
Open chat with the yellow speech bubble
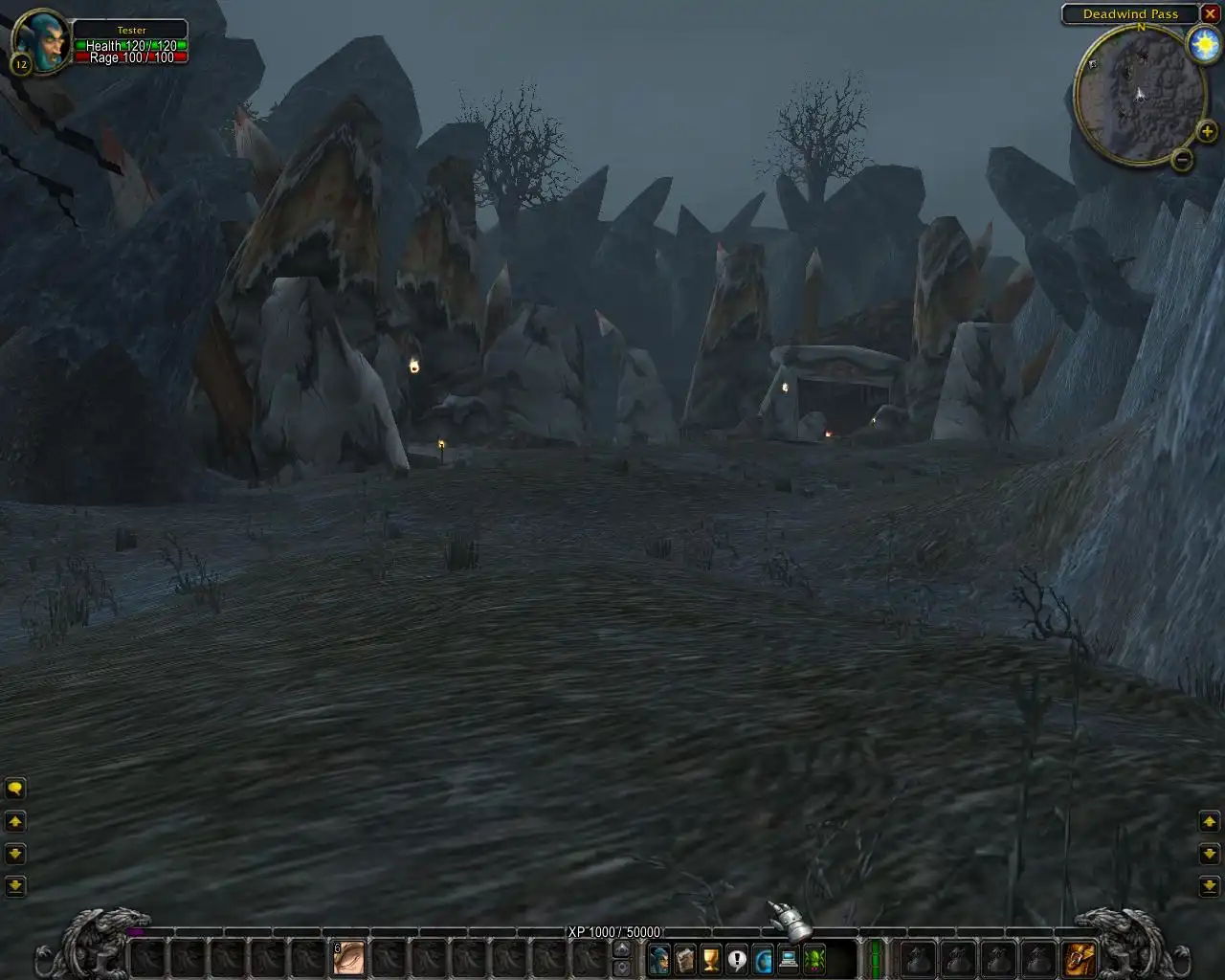click(14, 789)
